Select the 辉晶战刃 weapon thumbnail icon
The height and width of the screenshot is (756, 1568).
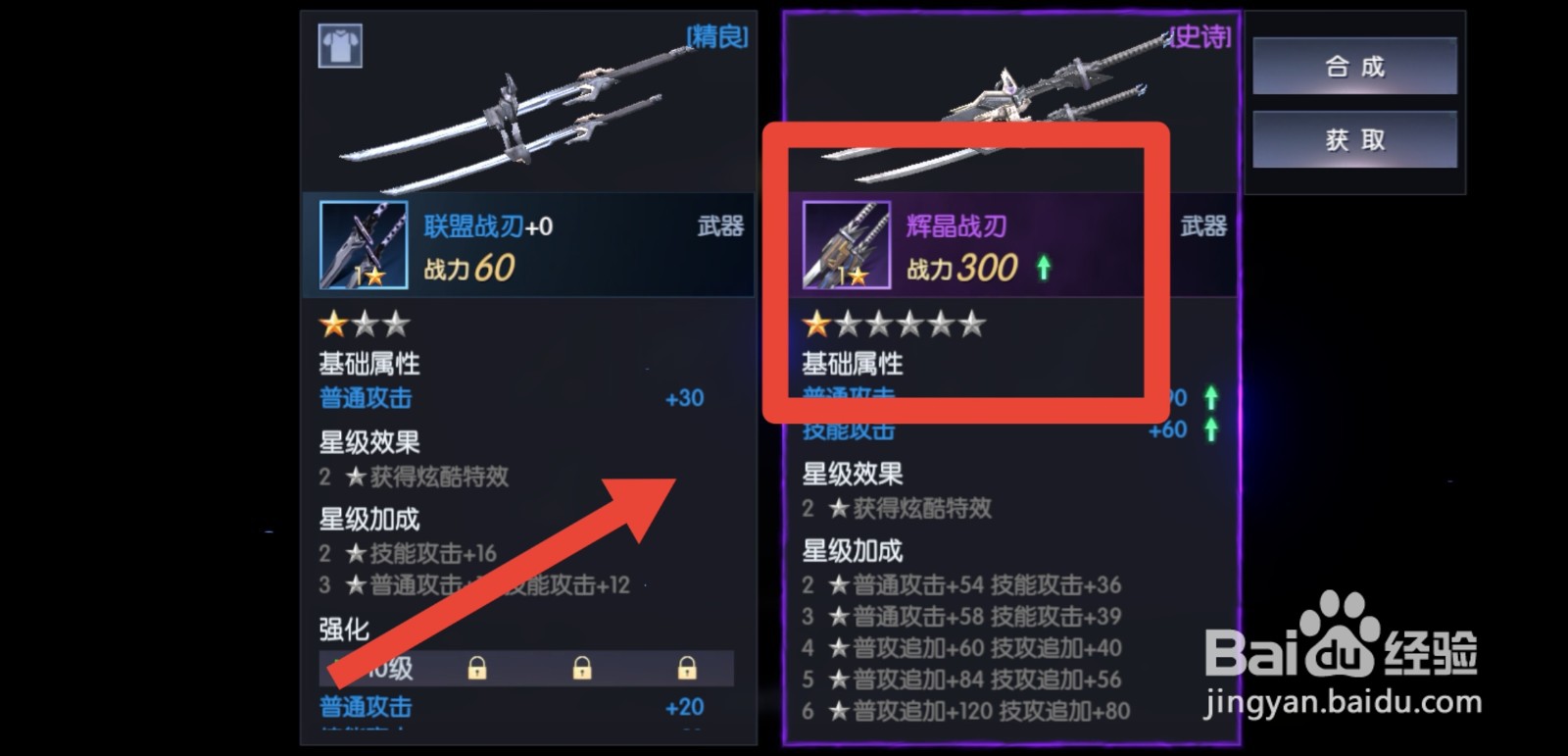(x=847, y=244)
